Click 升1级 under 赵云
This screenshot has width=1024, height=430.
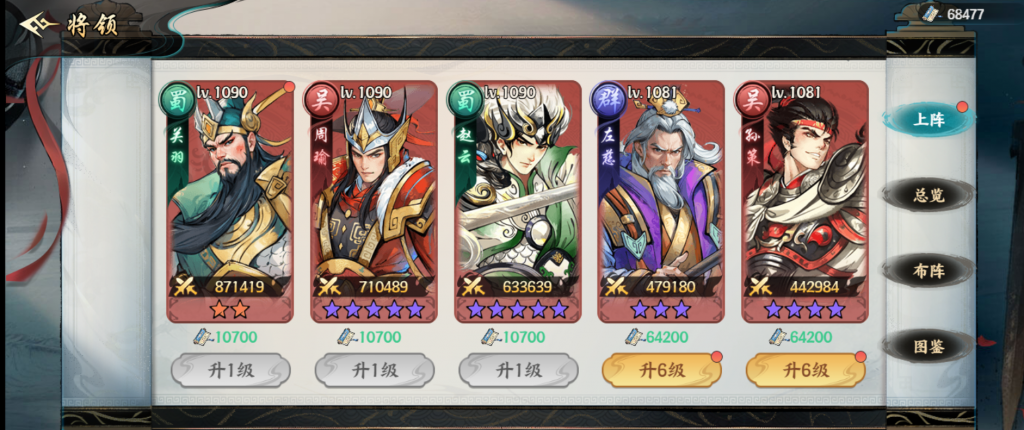(517, 370)
